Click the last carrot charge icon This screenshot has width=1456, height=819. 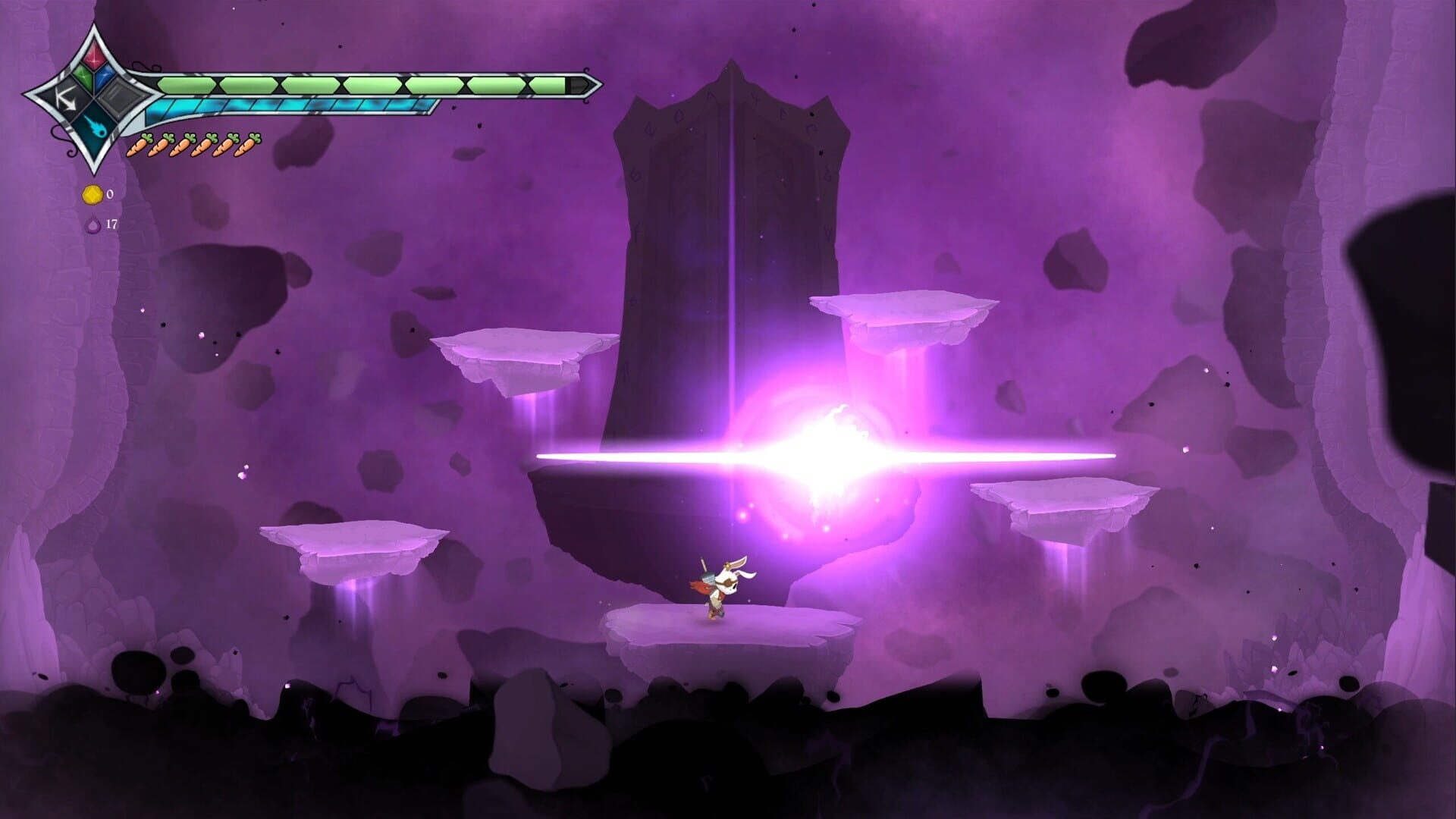(x=249, y=146)
